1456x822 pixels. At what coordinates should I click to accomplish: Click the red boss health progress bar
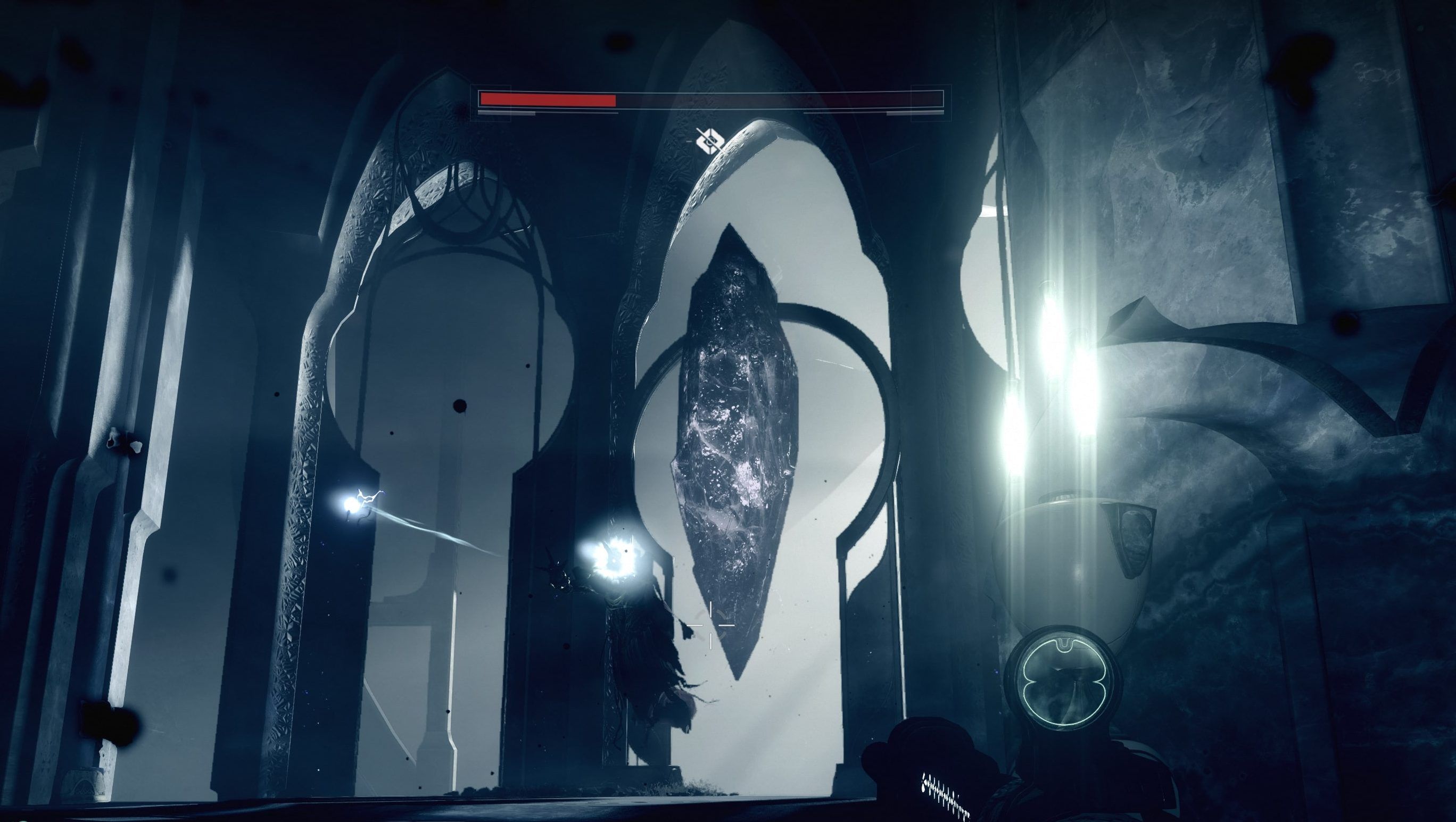(x=543, y=101)
